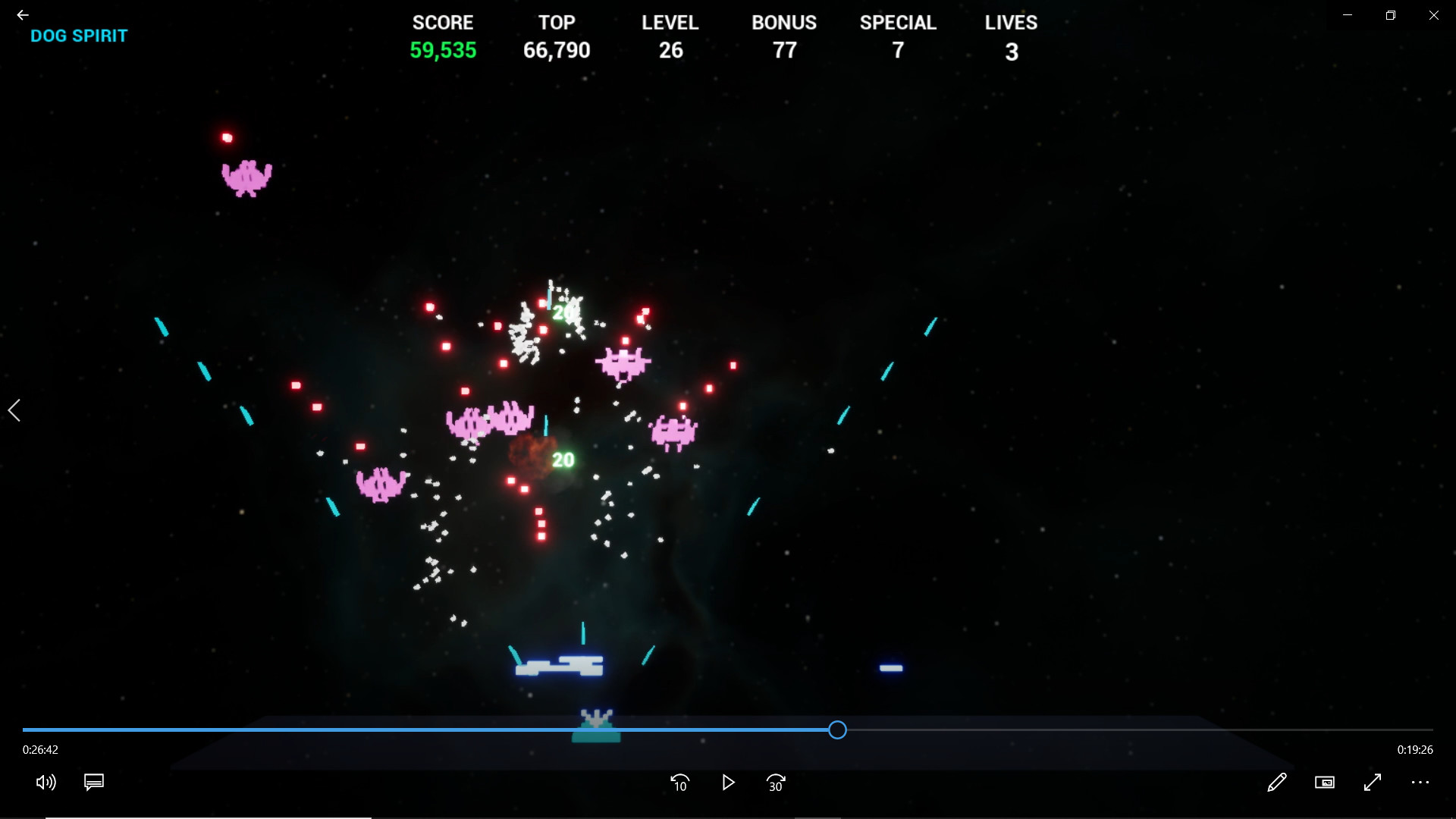Screen dimensions: 1456x819
Task: Click the DOG SPIRIT title text
Action: 79,36
